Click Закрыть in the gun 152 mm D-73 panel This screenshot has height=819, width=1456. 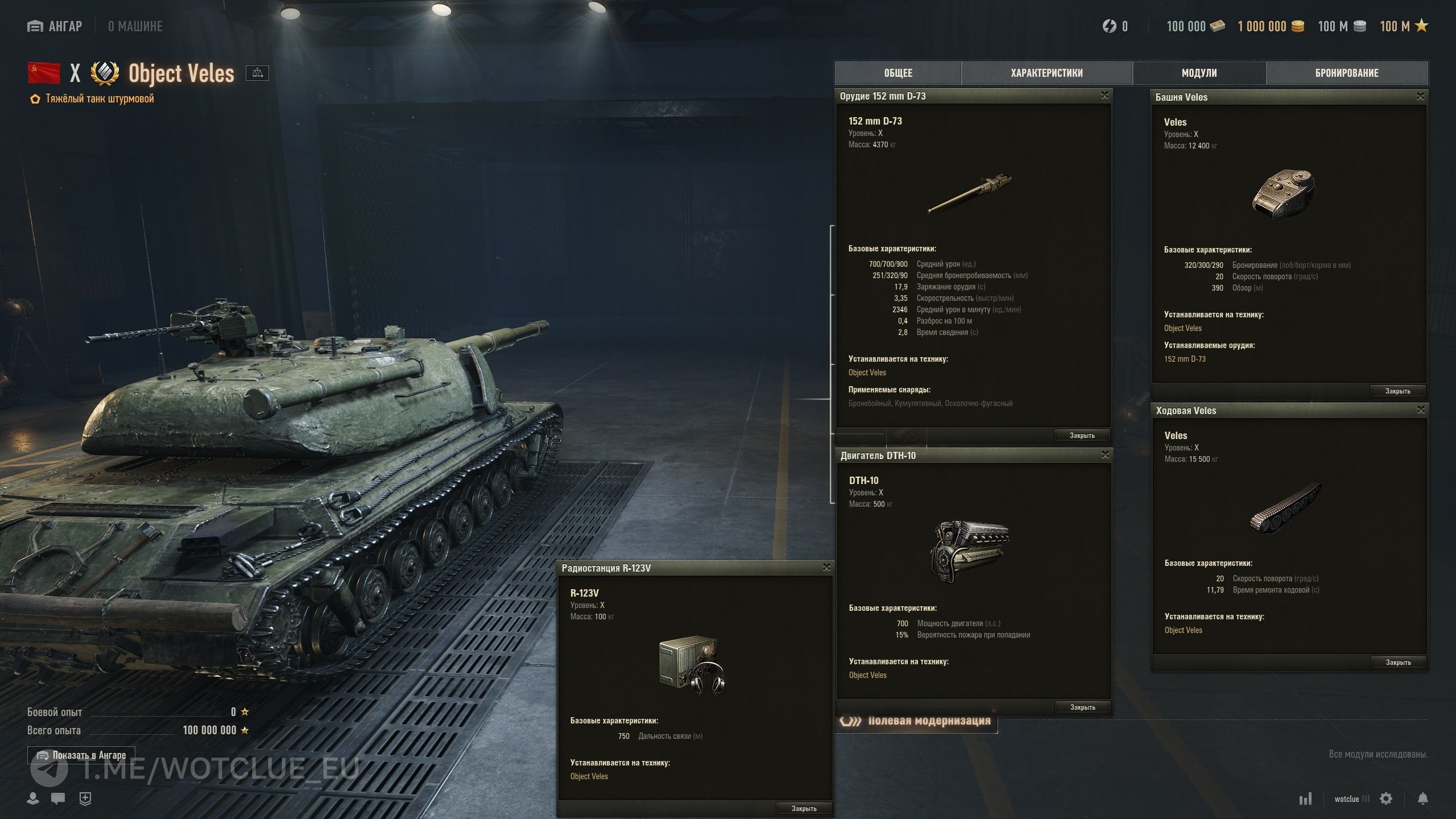tap(1082, 435)
